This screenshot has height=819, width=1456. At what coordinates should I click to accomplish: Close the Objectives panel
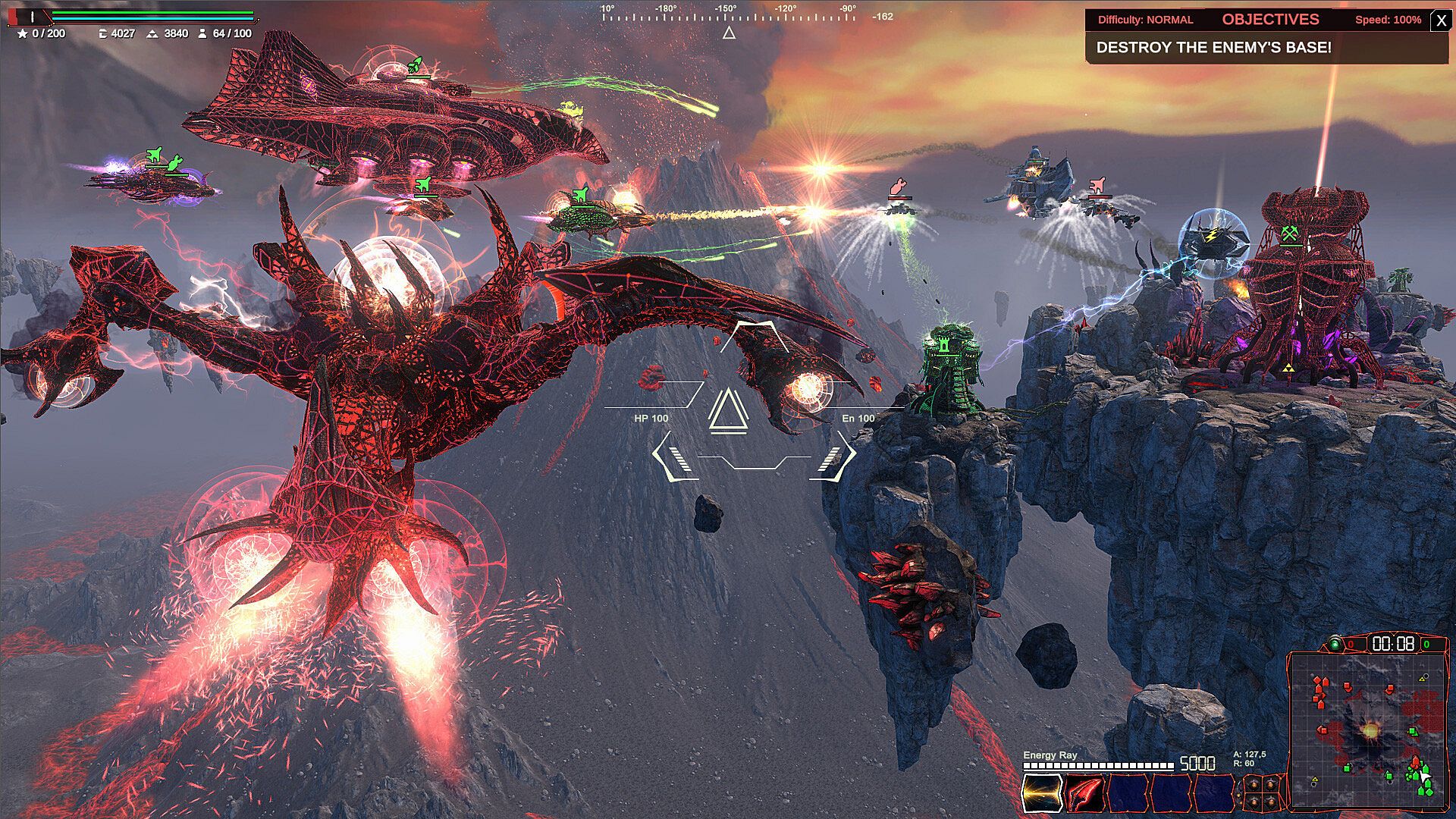(1441, 20)
